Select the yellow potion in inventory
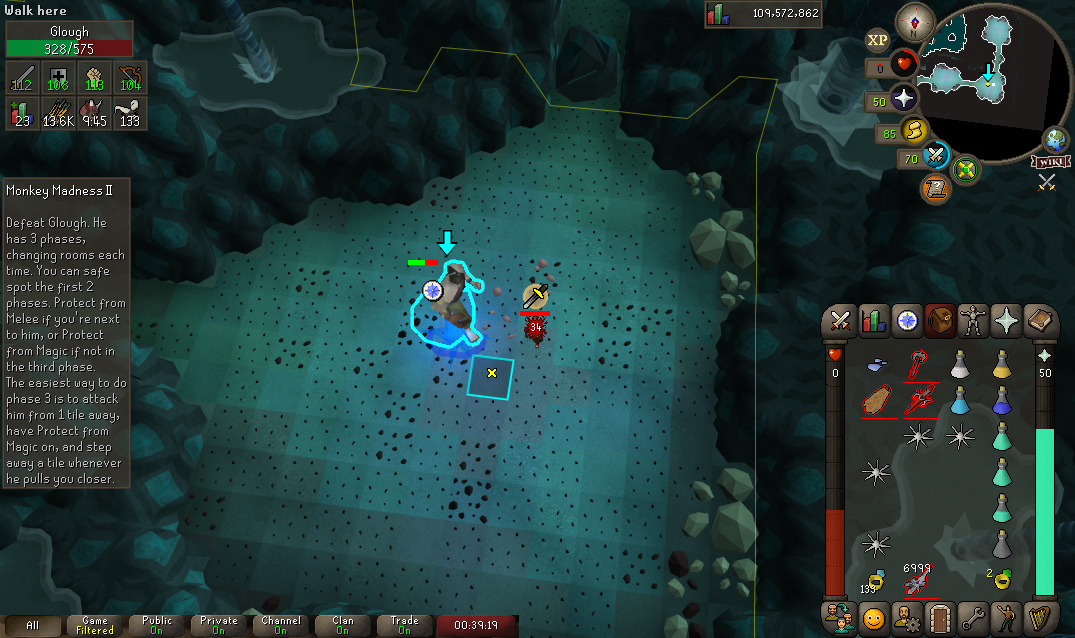1075x638 pixels. coord(1001,365)
